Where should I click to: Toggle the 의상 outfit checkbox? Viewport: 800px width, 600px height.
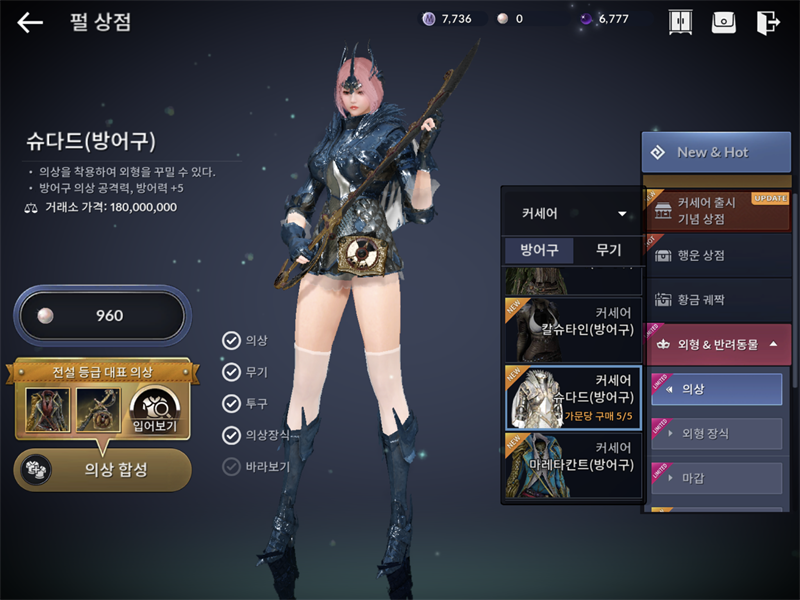pyautogui.click(x=232, y=341)
